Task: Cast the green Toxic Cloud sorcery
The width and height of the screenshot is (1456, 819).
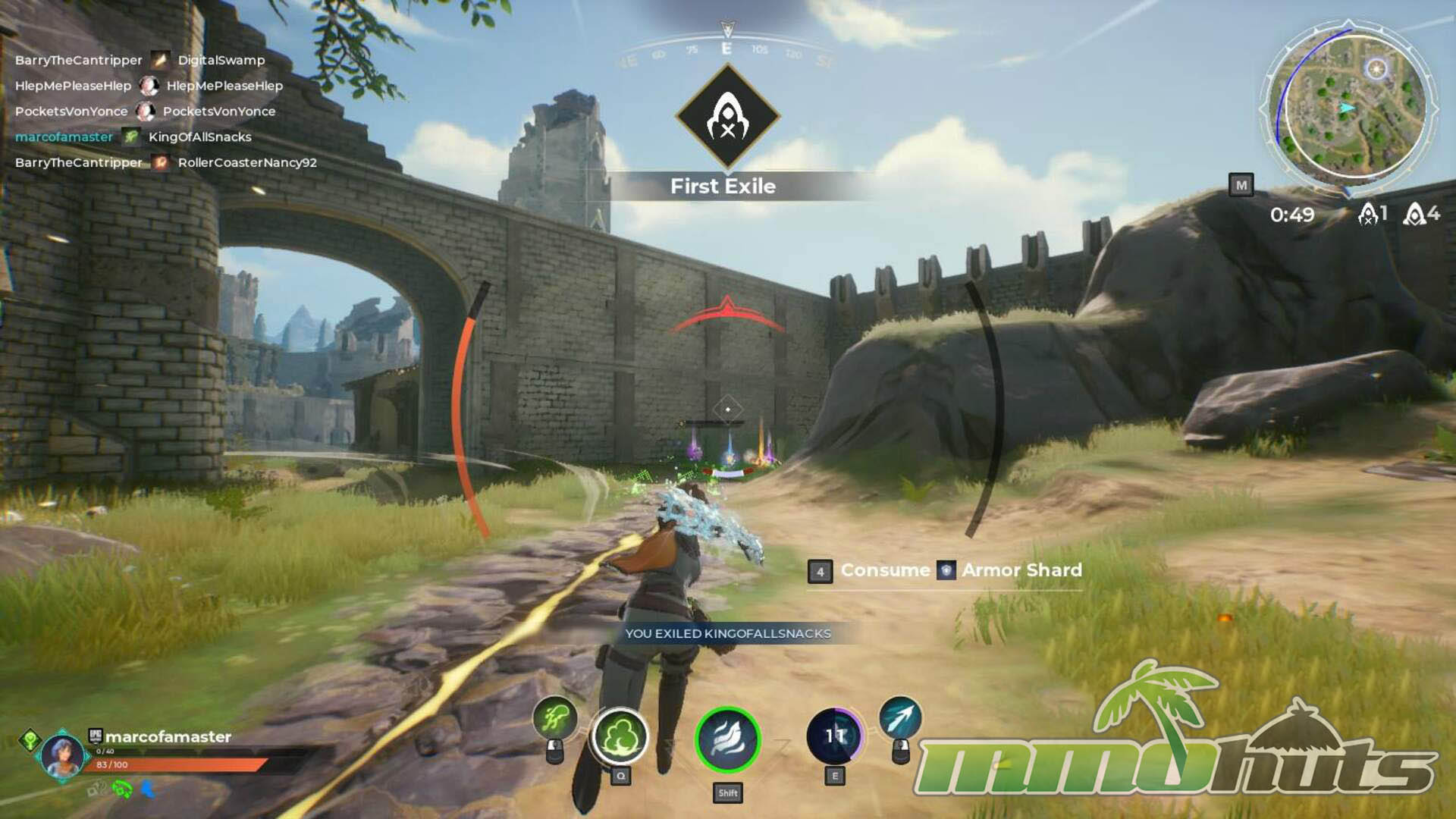Action: tap(620, 736)
